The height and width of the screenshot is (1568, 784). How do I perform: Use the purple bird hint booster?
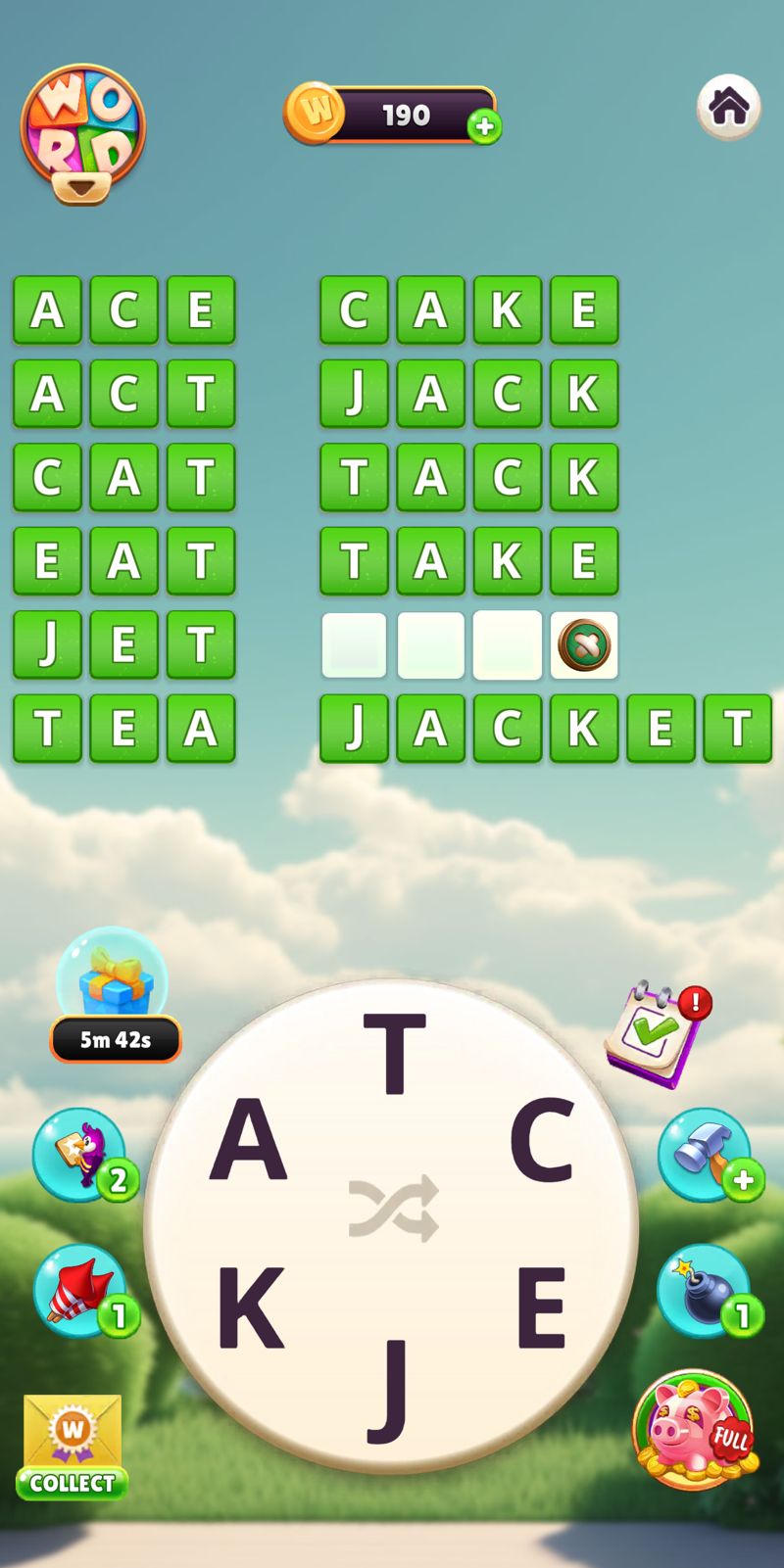82,1156
